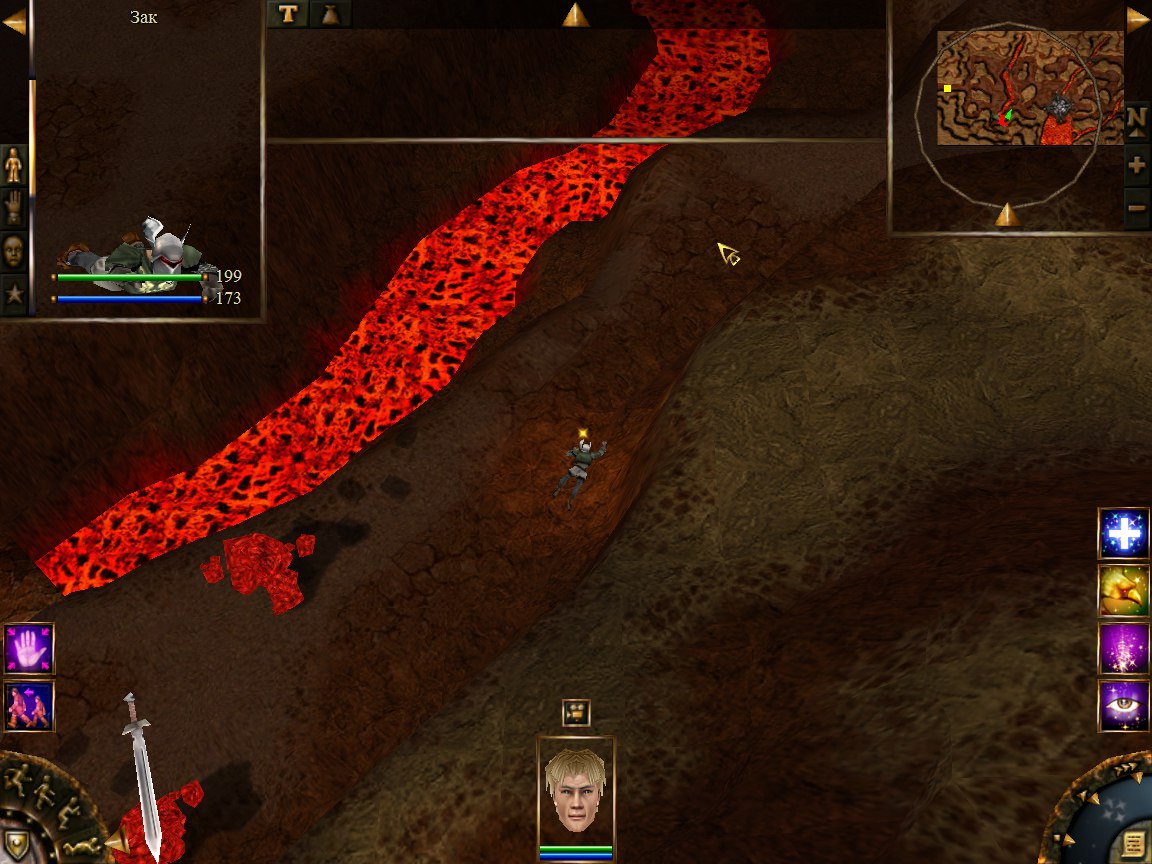
Task: Use the purple sparkle spell
Action: tap(1124, 648)
